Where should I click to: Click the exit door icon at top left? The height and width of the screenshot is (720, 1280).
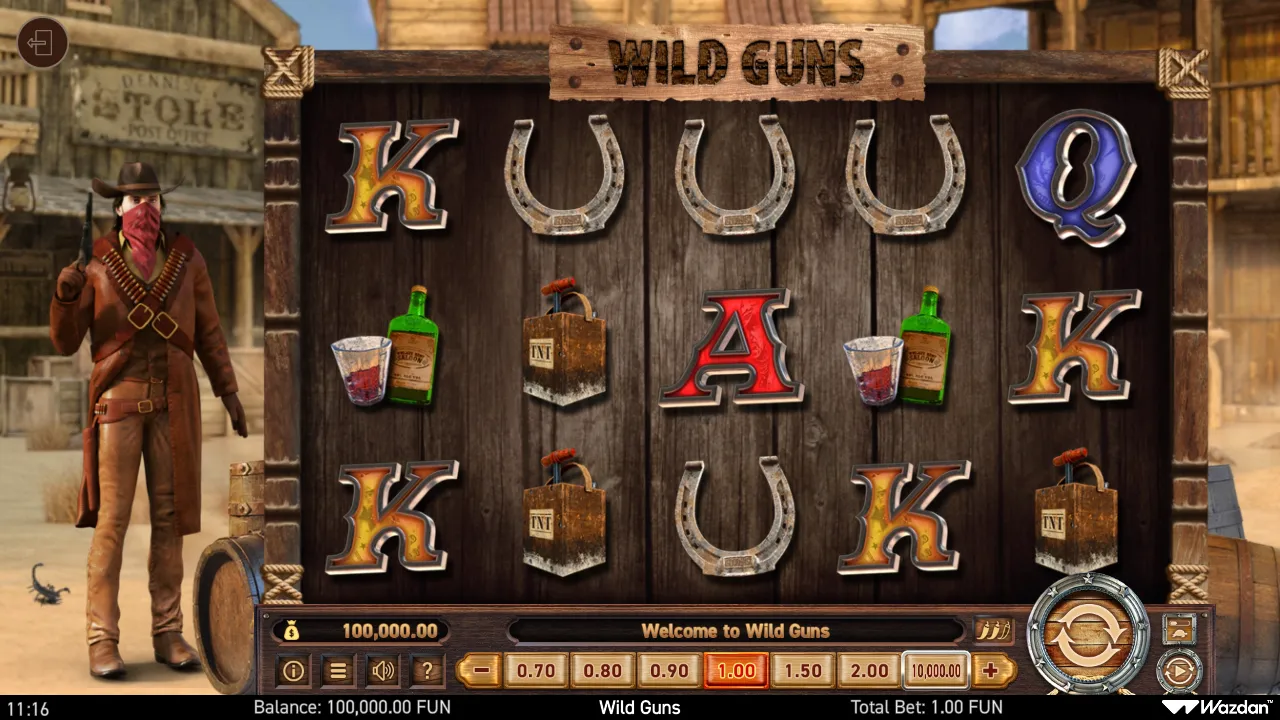[42, 42]
